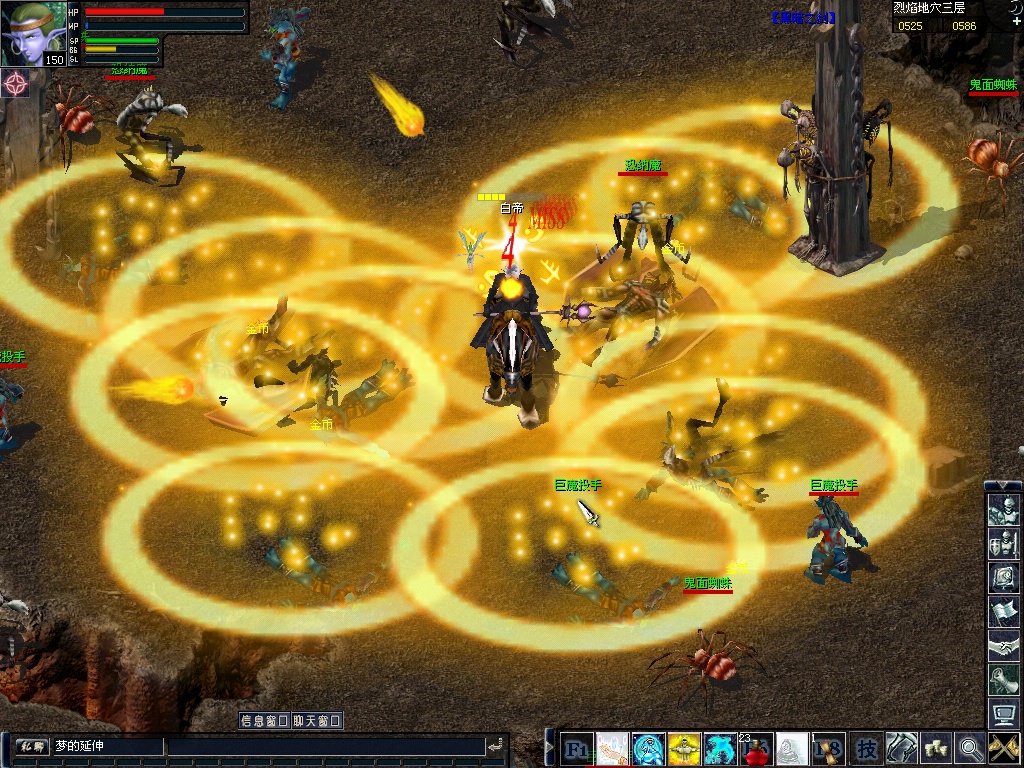Click the boots icon in bottom bar
The height and width of the screenshot is (768, 1024).
pos(901,748)
